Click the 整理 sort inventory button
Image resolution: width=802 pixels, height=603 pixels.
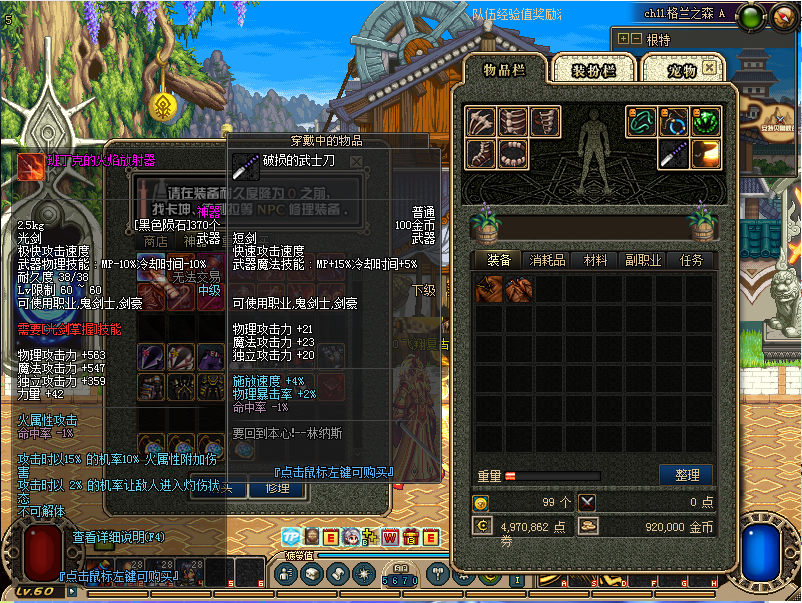[x=686, y=475]
